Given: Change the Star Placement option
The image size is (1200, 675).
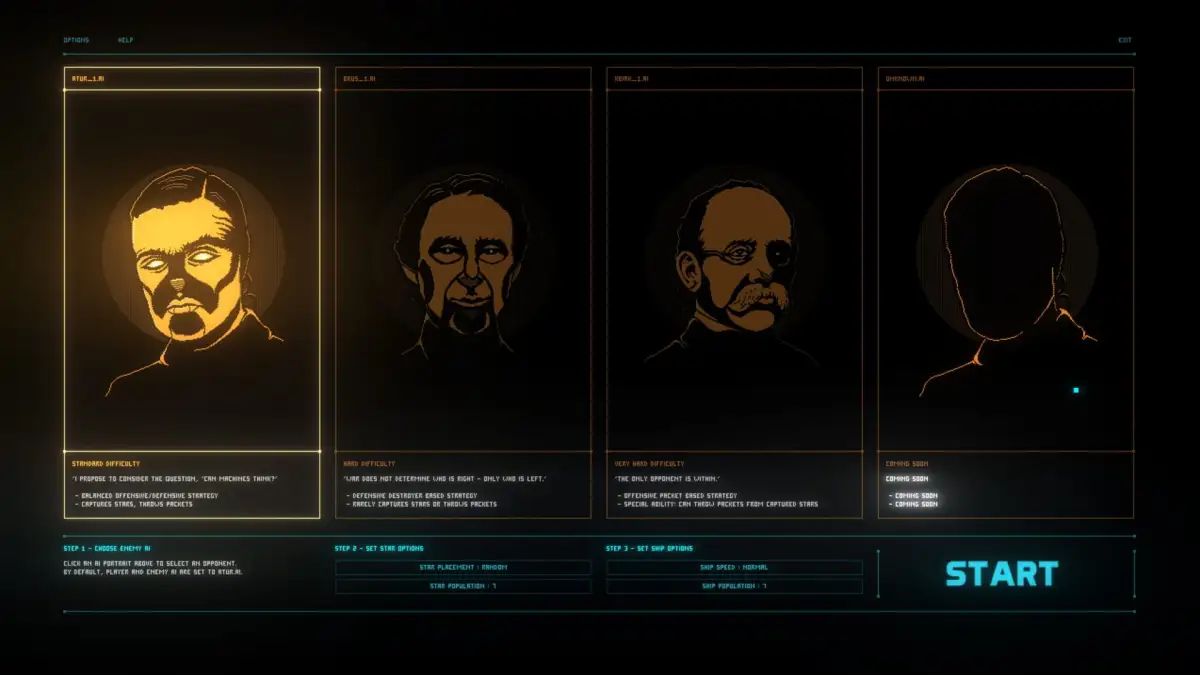Looking at the screenshot, I should [x=463, y=567].
